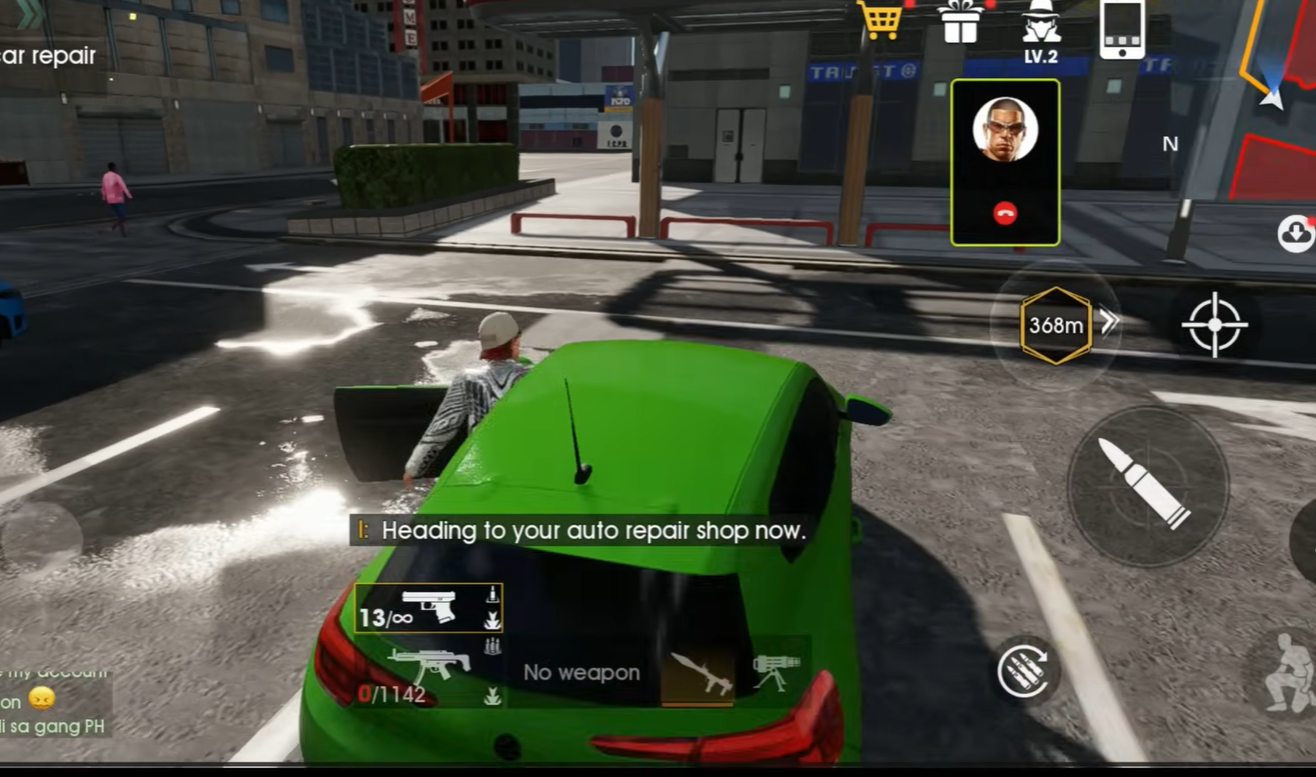Reload ammo with the circular bullets button

(1027, 670)
